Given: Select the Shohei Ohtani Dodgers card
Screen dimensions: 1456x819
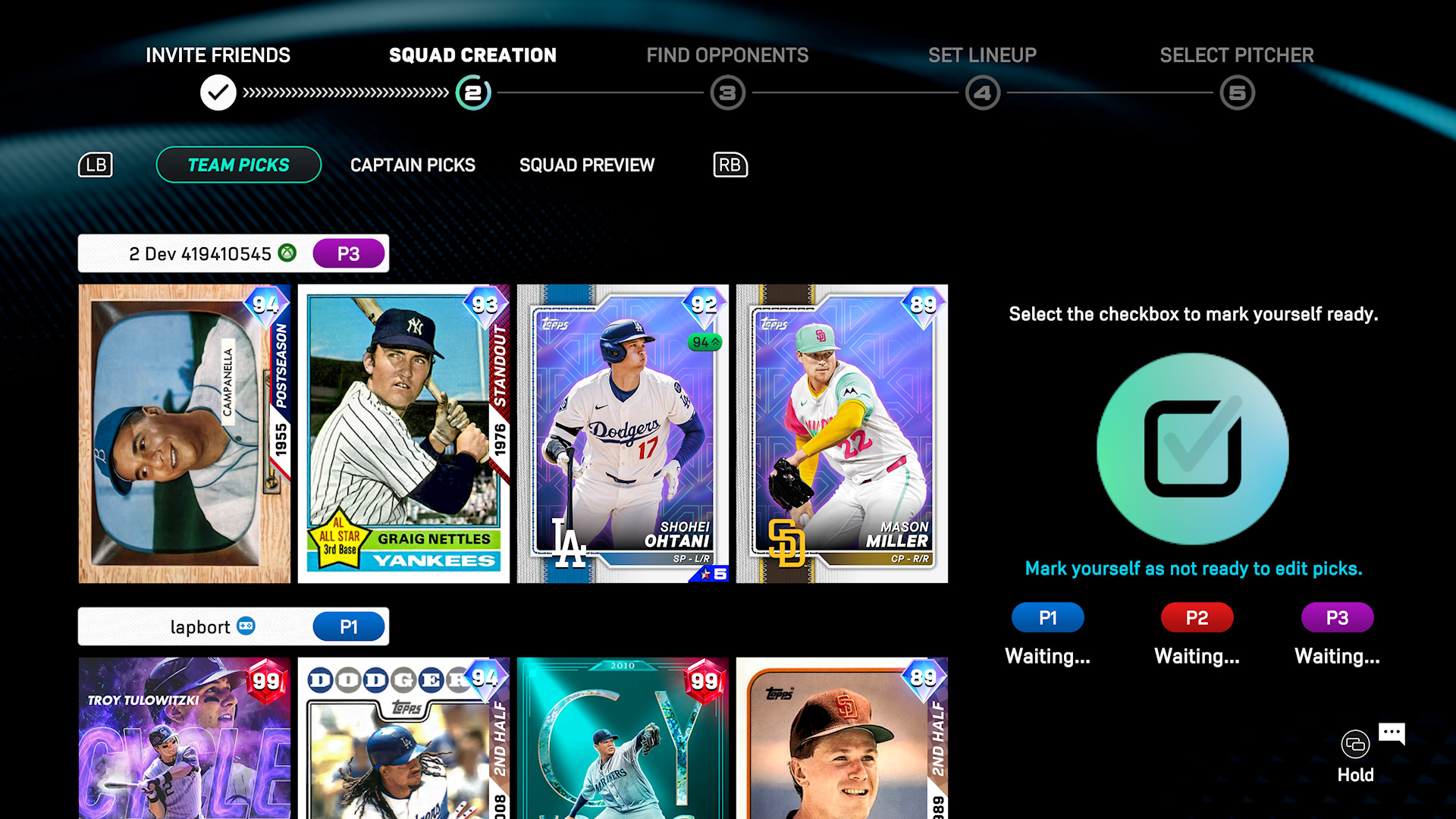Looking at the screenshot, I should [623, 434].
